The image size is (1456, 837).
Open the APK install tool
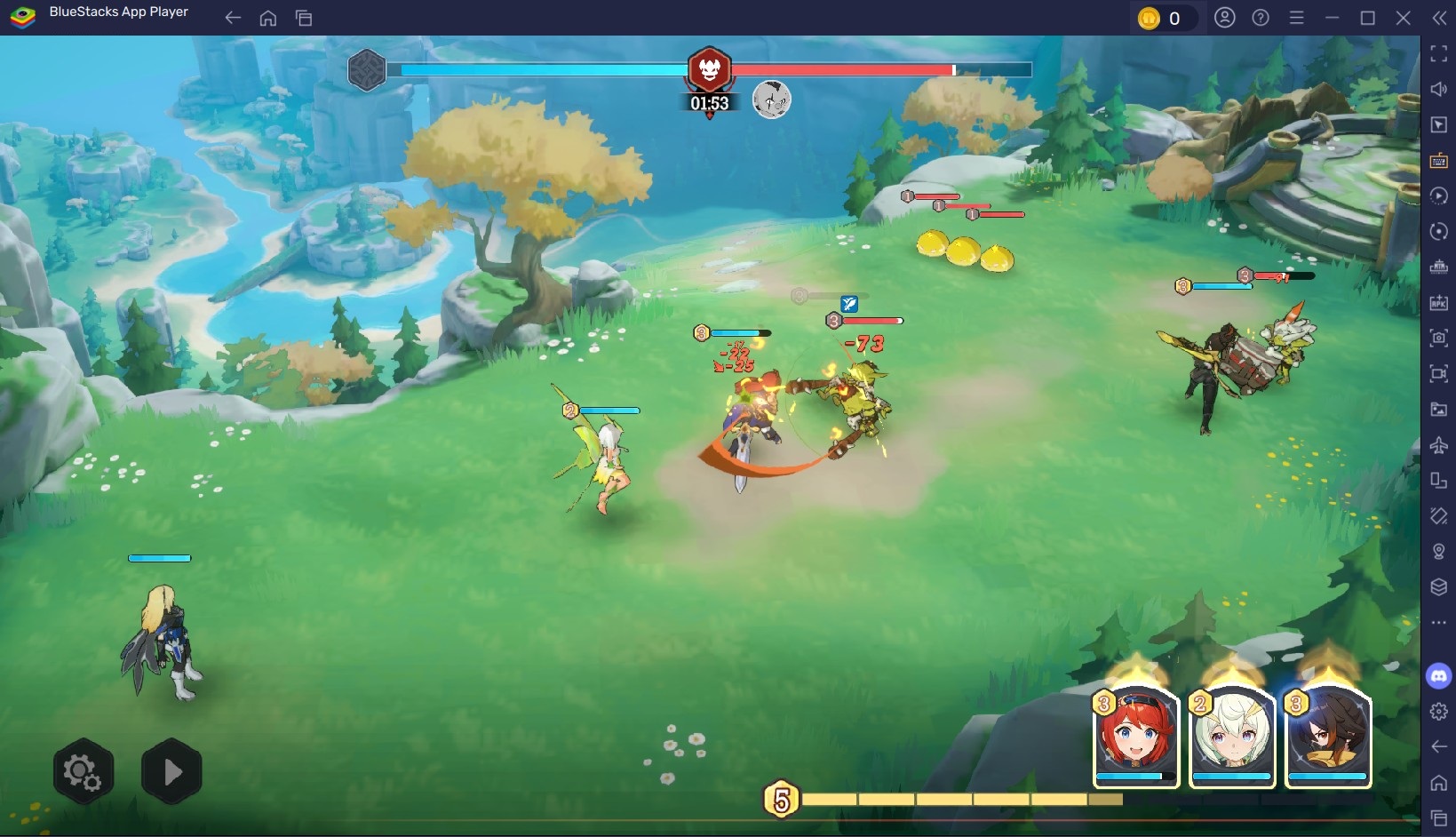[1440, 302]
